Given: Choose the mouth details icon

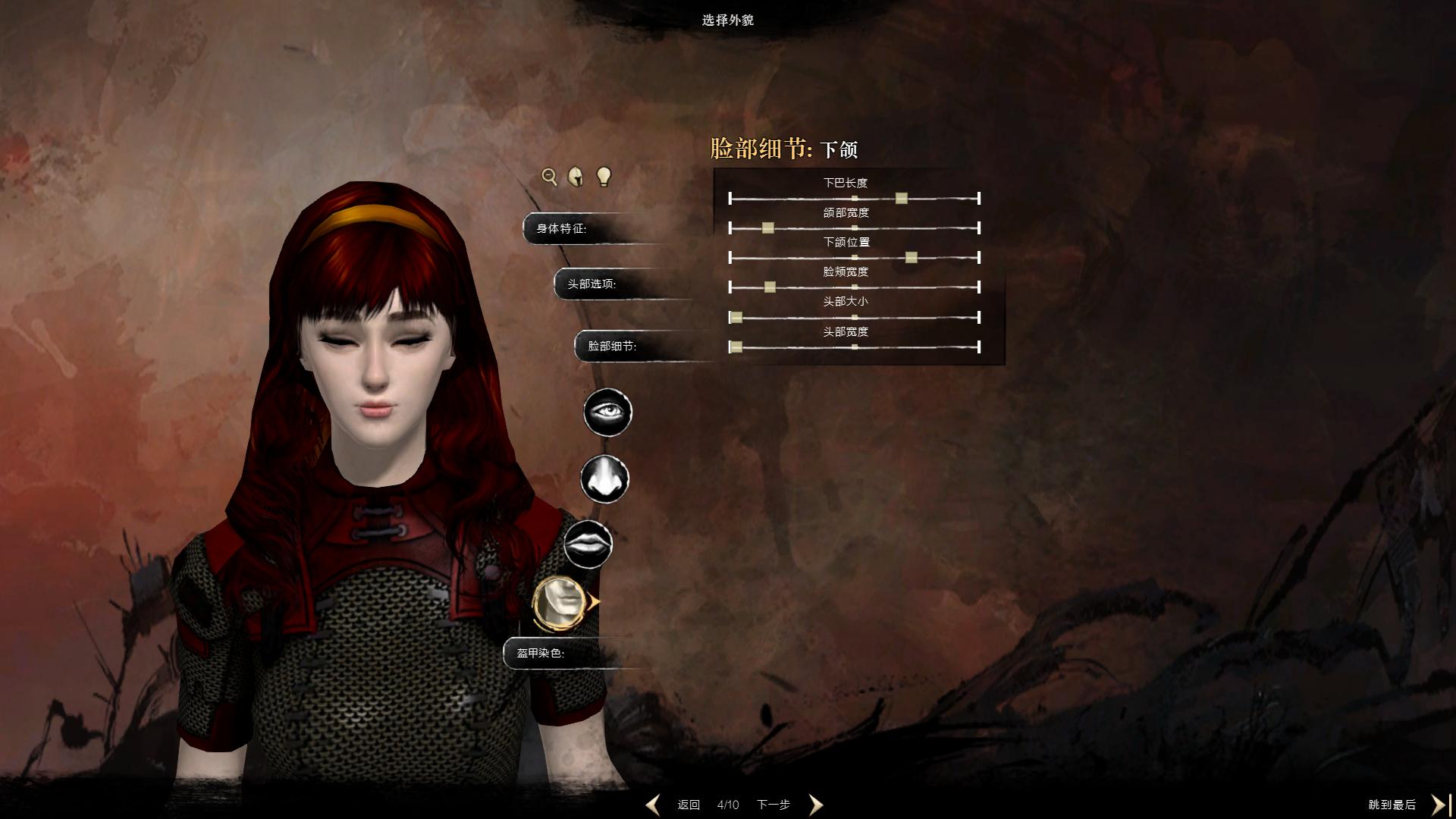Looking at the screenshot, I should coord(588,544).
